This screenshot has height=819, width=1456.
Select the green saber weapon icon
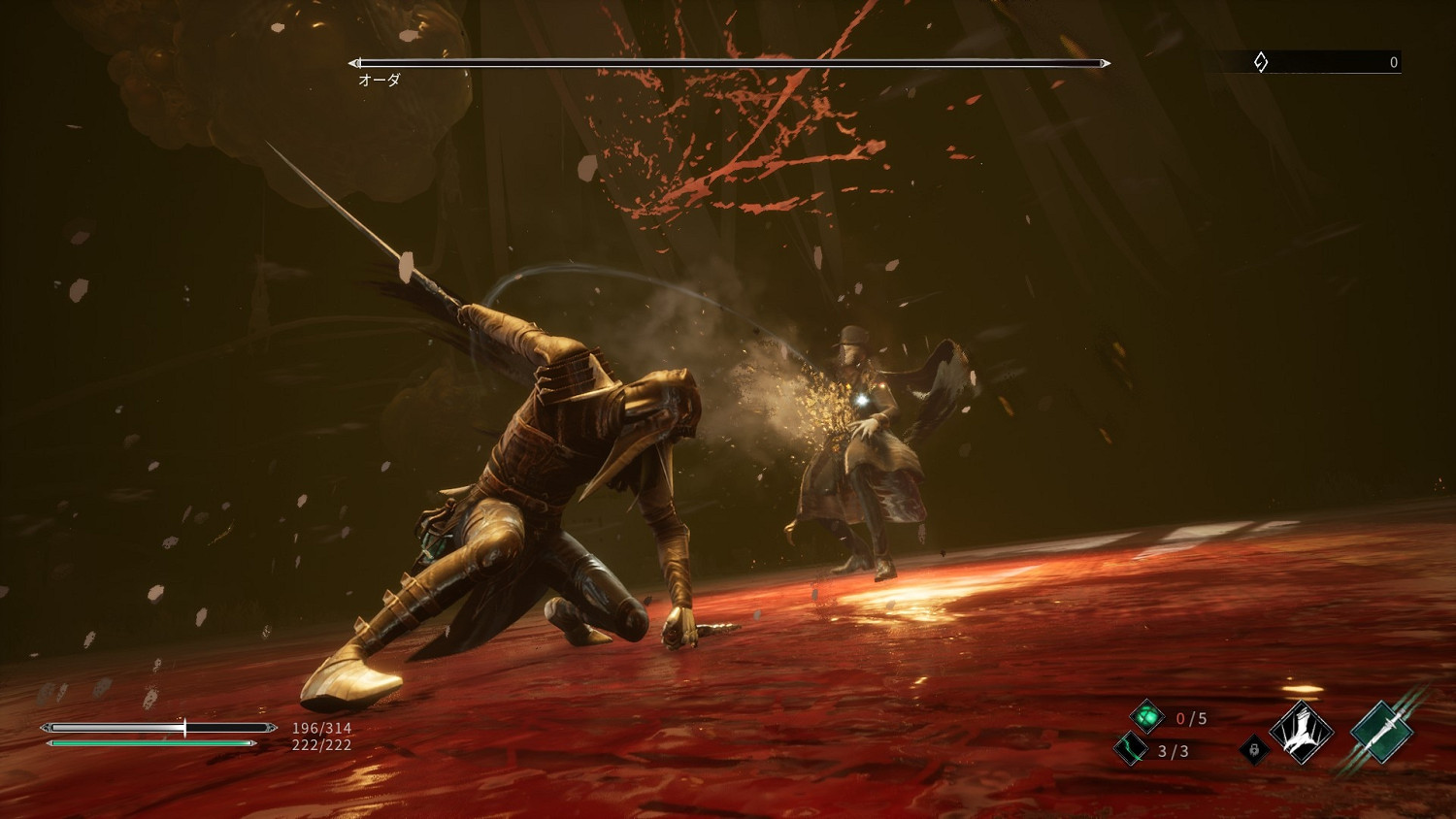1381,733
